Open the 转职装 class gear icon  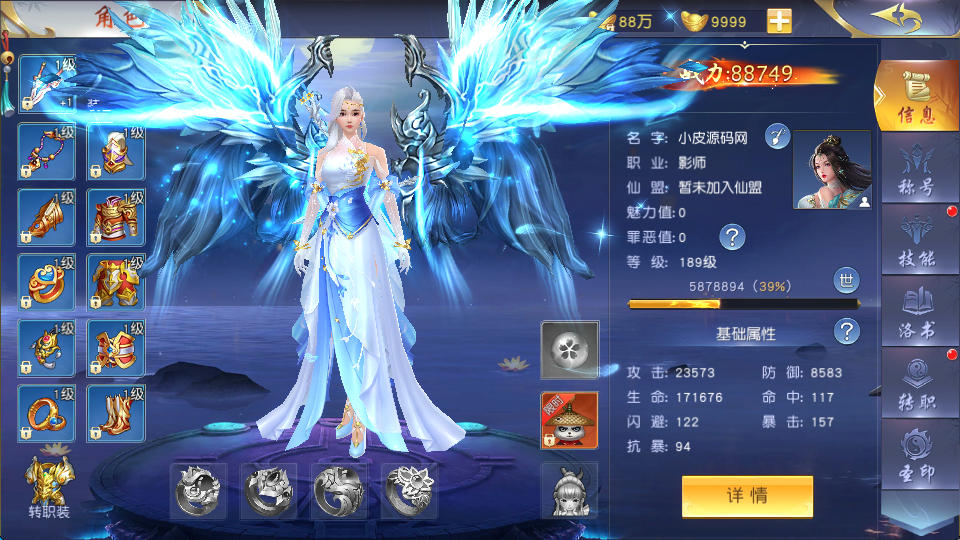pyautogui.click(x=47, y=486)
